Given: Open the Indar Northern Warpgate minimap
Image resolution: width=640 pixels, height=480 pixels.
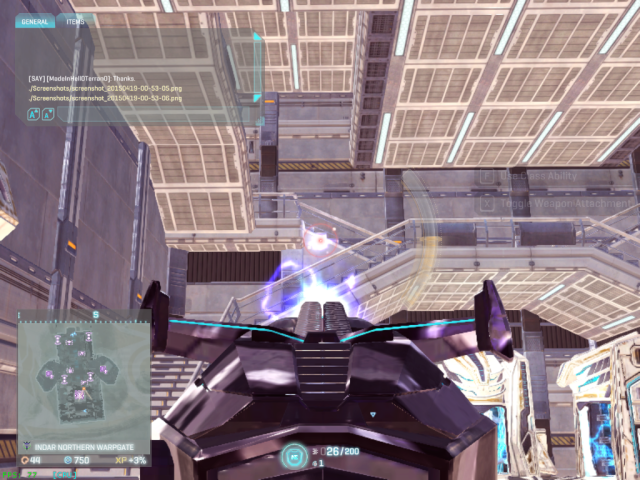Looking at the screenshot, I should click(x=84, y=375).
